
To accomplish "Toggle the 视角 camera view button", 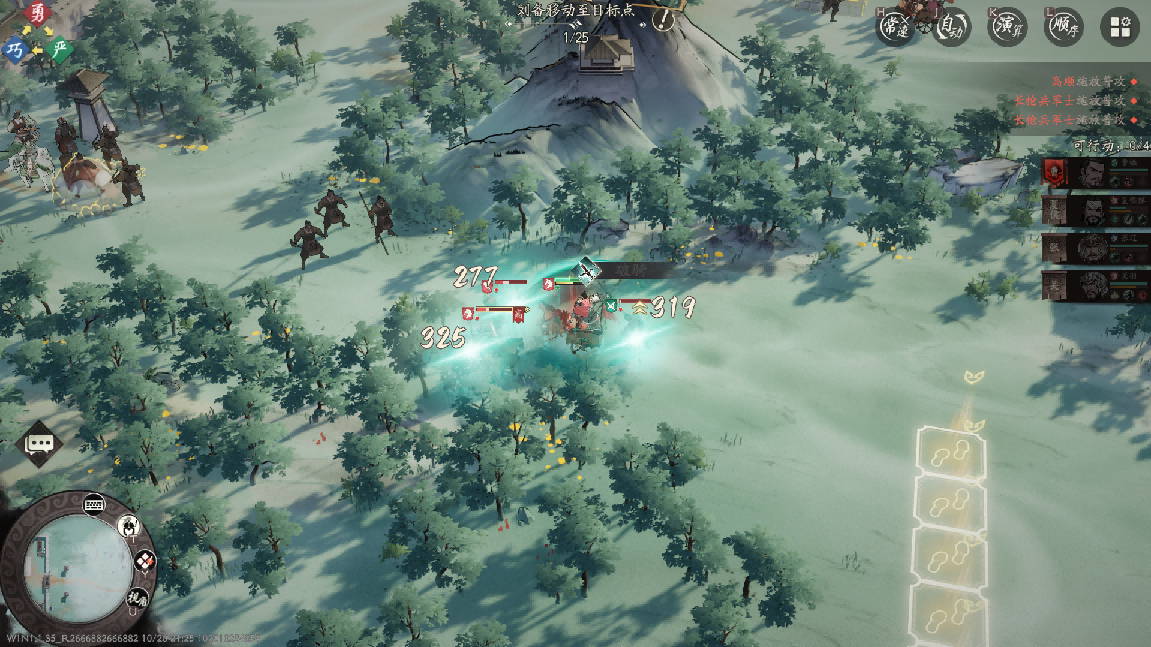I will 137,599.
